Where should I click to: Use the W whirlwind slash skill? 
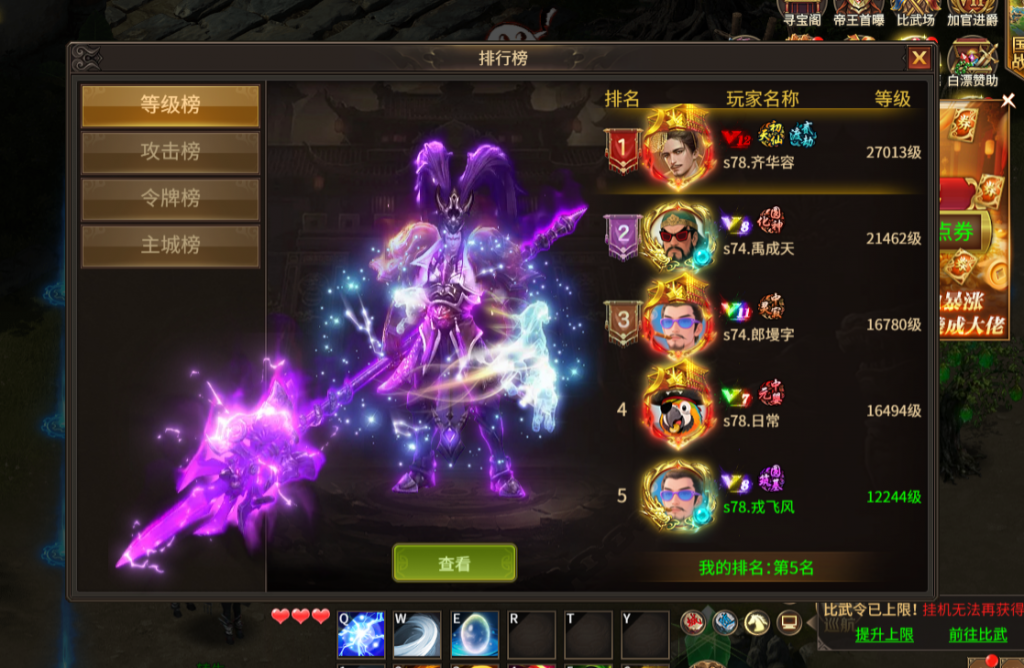[x=417, y=634]
